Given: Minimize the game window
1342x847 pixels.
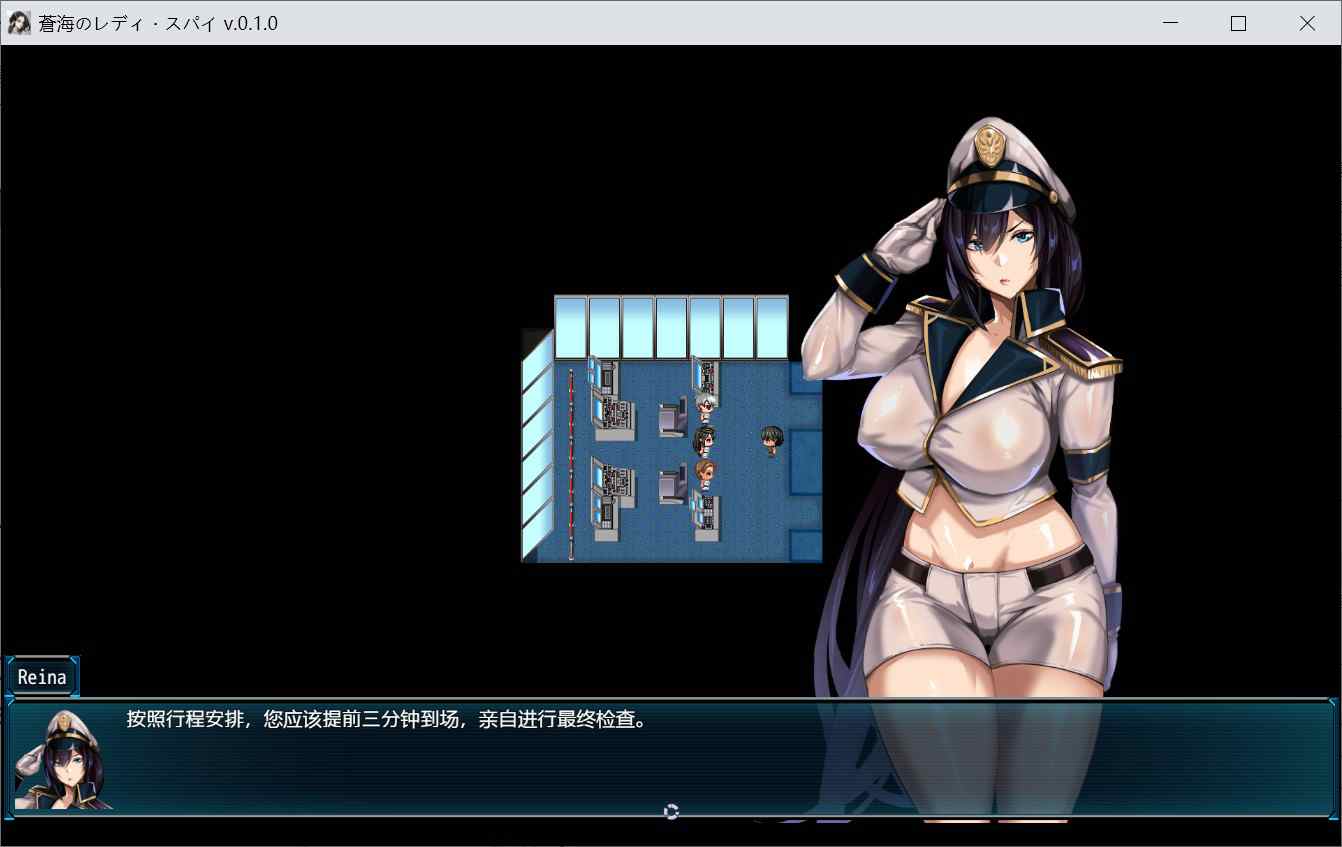Looking at the screenshot, I should click(1170, 23).
